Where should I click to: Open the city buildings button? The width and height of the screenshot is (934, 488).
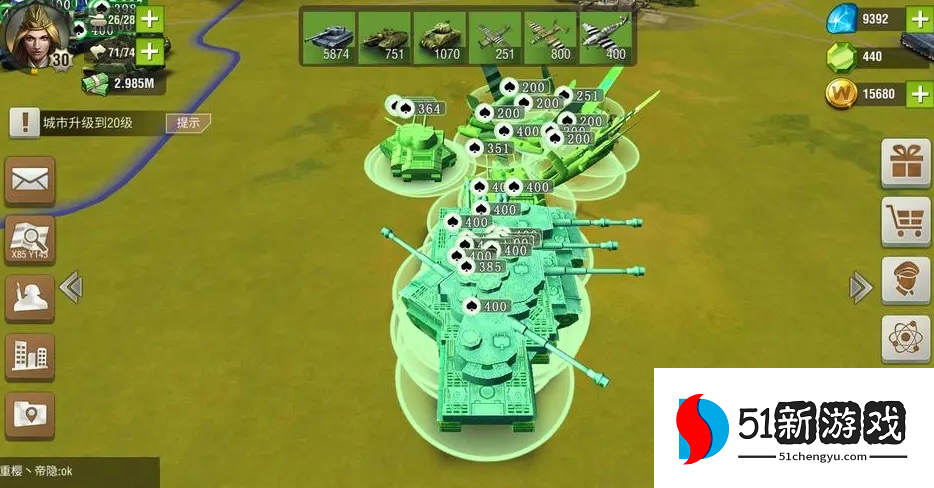coord(30,356)
